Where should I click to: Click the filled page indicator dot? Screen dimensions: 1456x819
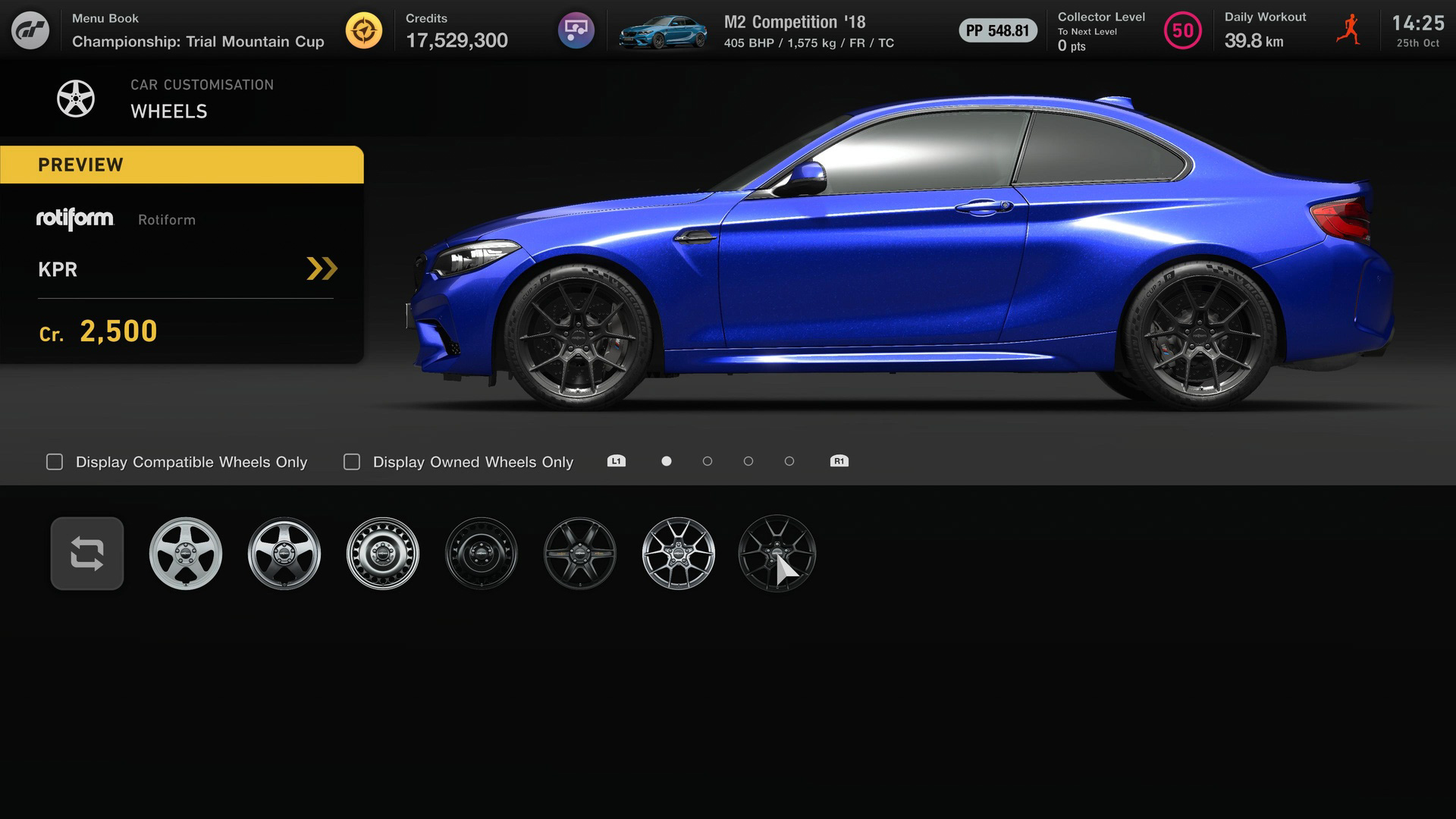tap(666, 460)
